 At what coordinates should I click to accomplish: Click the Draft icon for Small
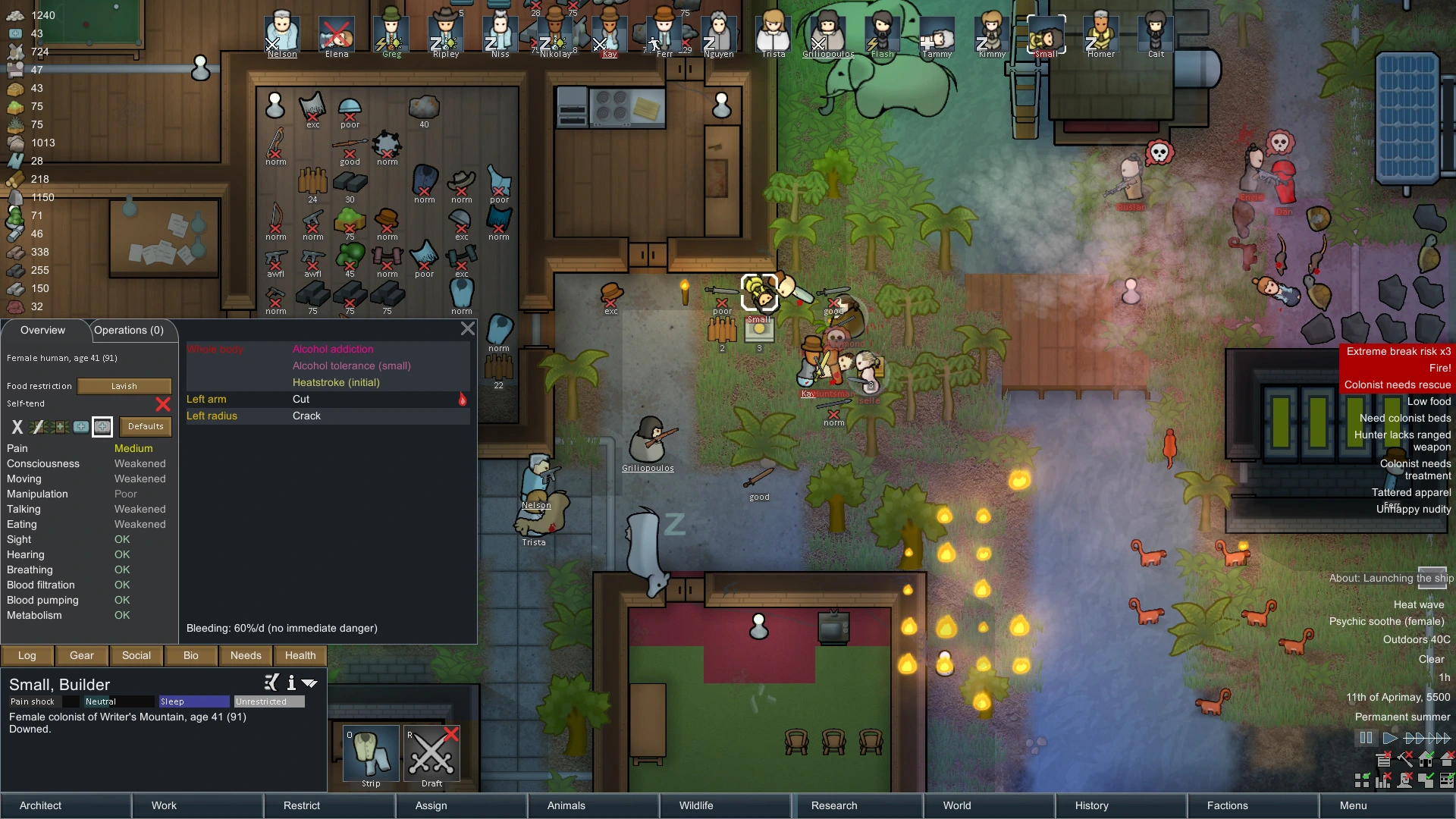(x=431, y=755)
